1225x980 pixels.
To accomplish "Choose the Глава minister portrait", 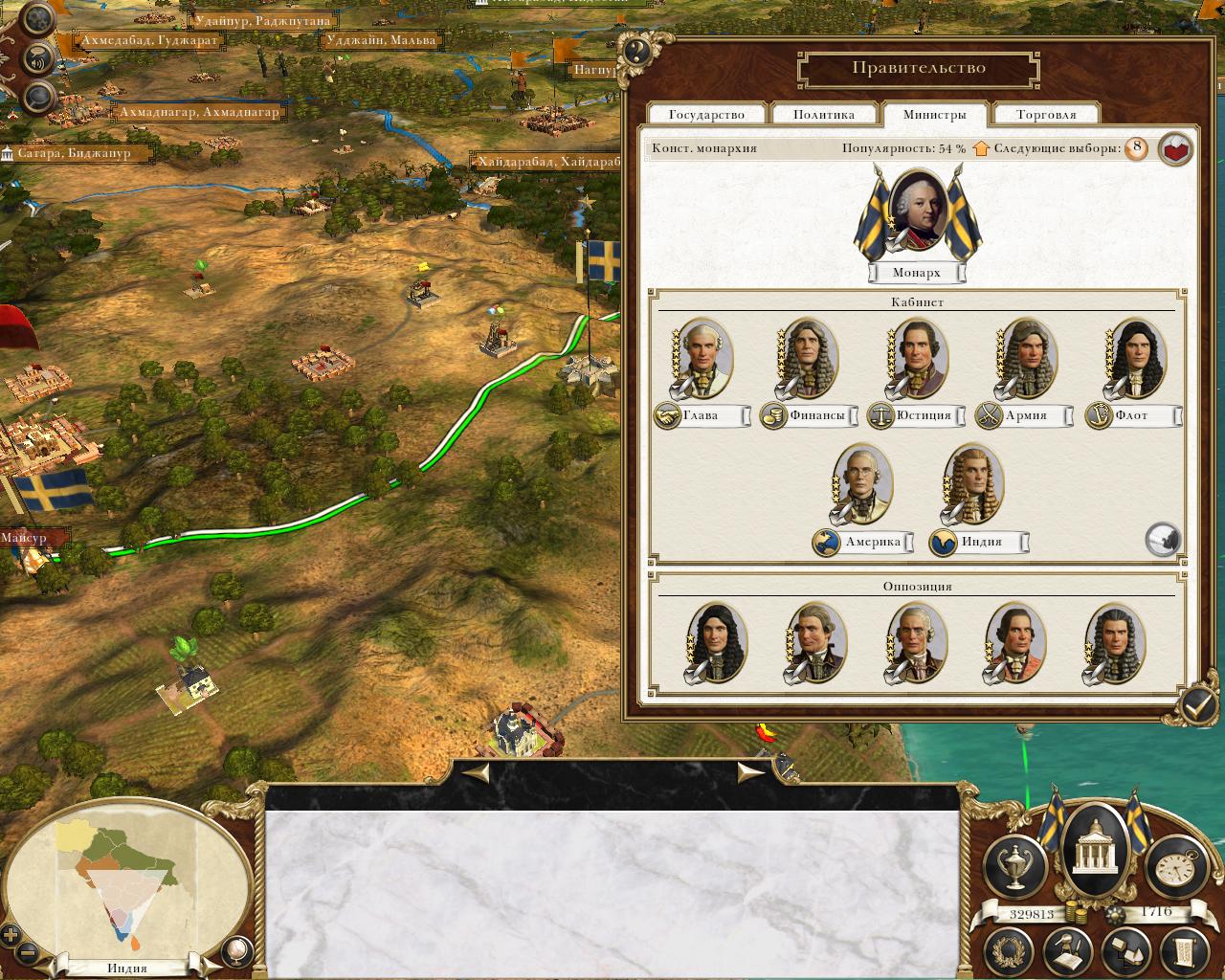I will coord(703,357).
